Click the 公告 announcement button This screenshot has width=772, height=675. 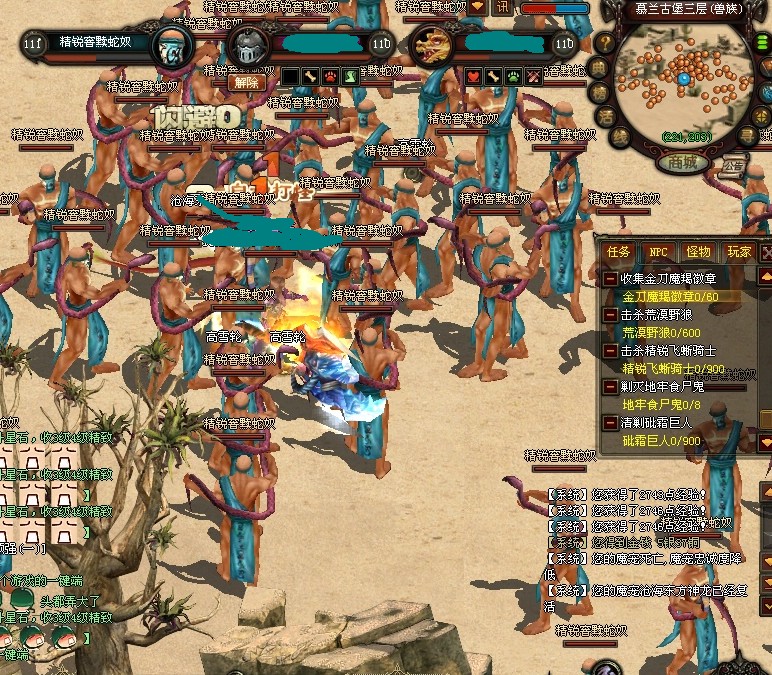click(x=735, y=165)
